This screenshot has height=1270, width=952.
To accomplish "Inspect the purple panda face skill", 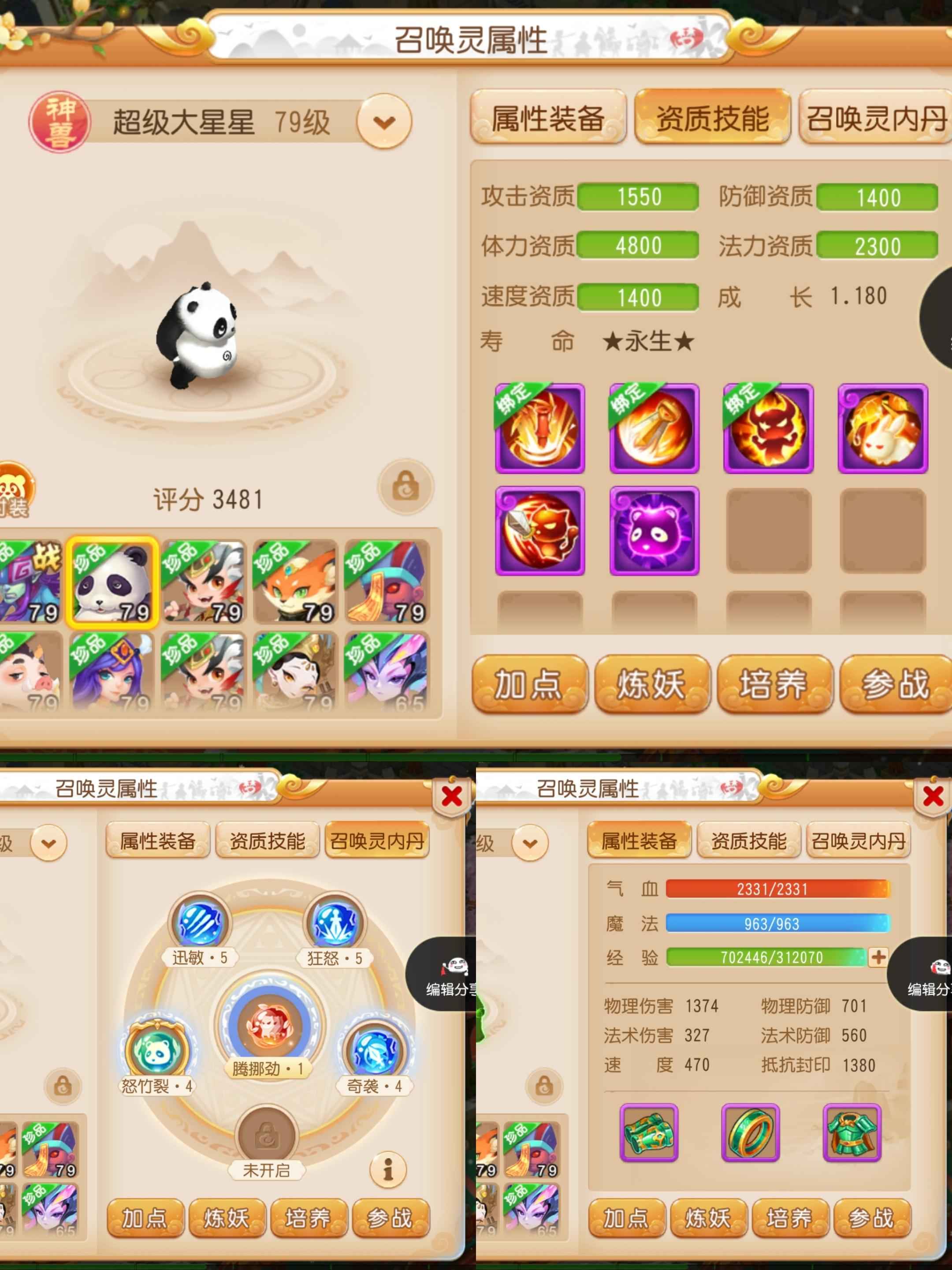I will [654, 530].
